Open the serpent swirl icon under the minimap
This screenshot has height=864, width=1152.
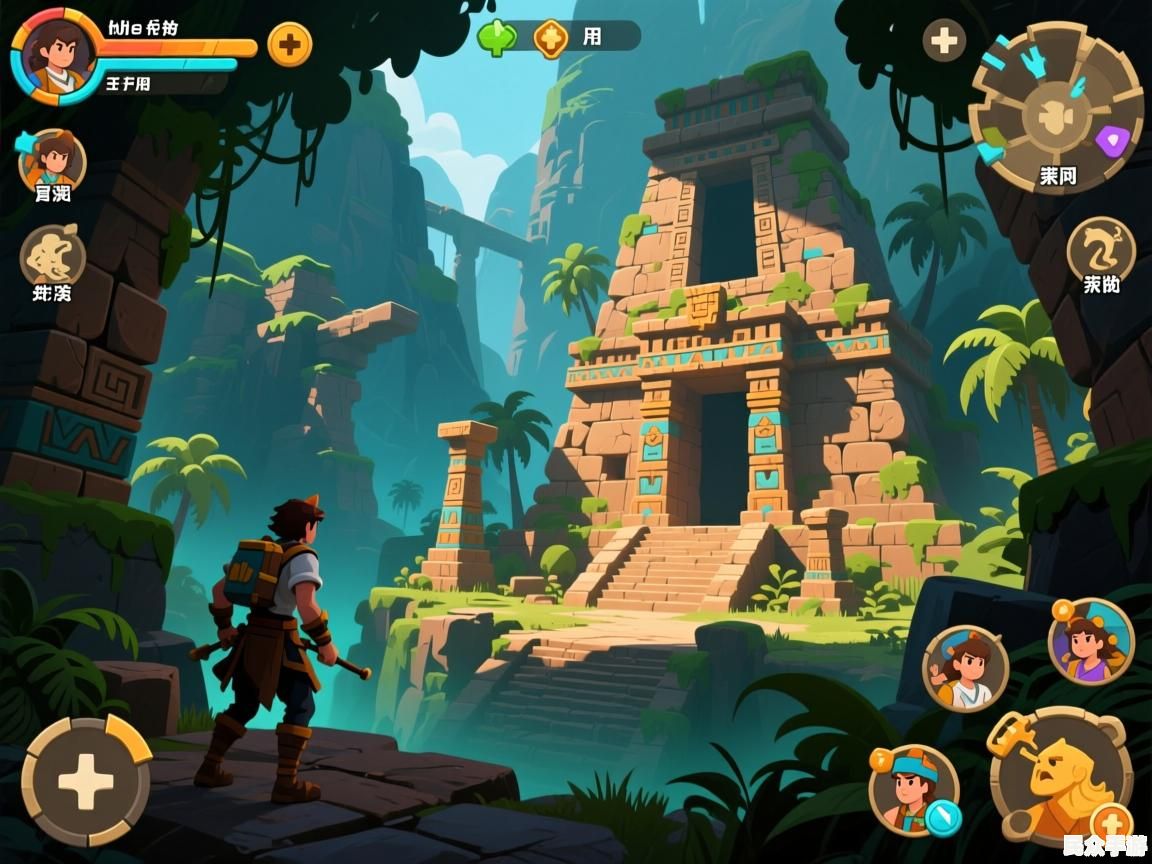(1101, 248)
